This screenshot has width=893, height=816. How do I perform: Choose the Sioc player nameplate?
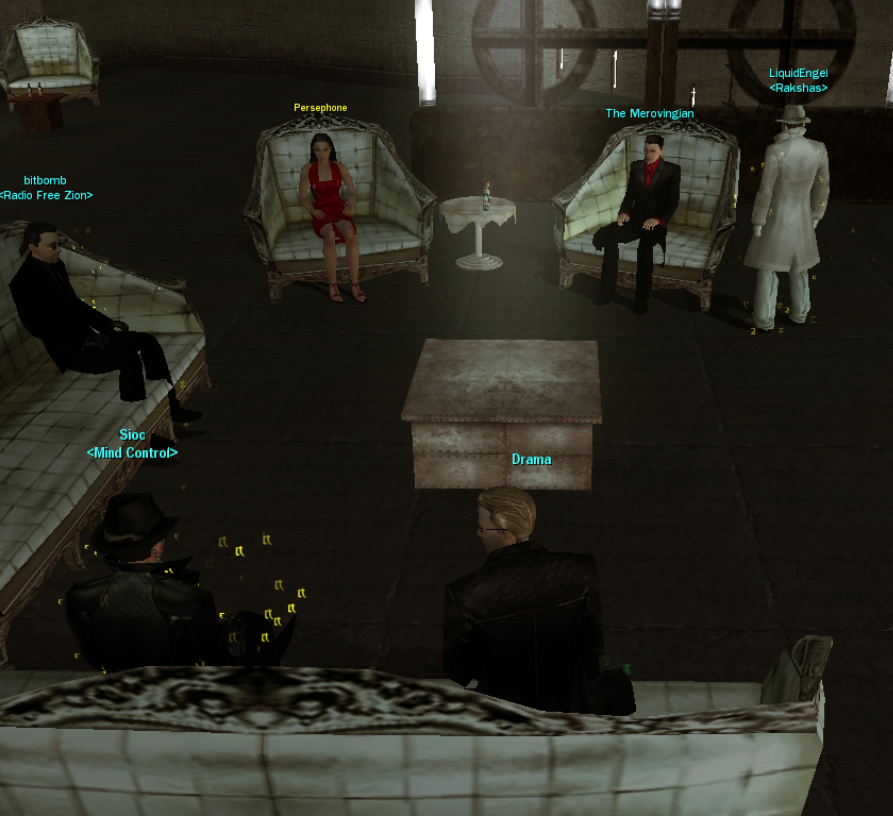[132, 435]
